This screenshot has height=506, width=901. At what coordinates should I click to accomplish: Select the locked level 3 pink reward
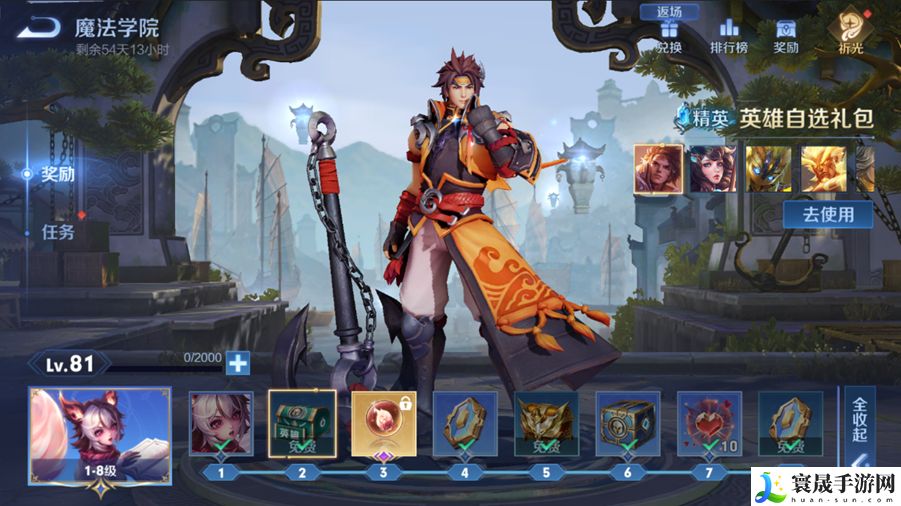tap(384, 423)
